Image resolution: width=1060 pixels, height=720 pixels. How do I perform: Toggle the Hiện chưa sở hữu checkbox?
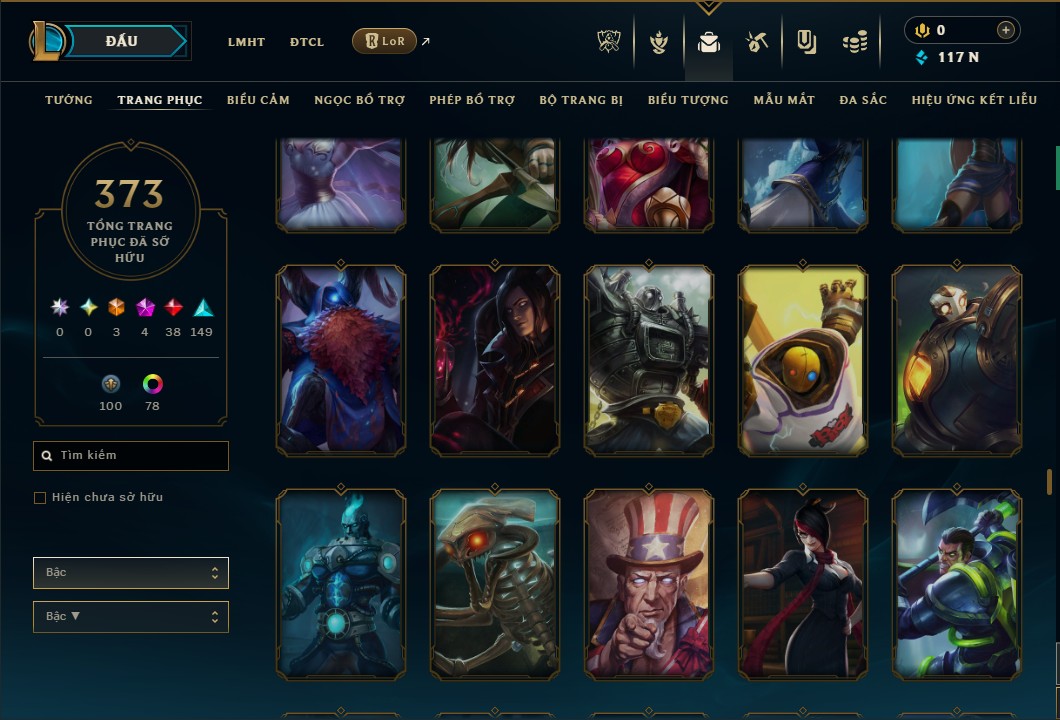40,498
